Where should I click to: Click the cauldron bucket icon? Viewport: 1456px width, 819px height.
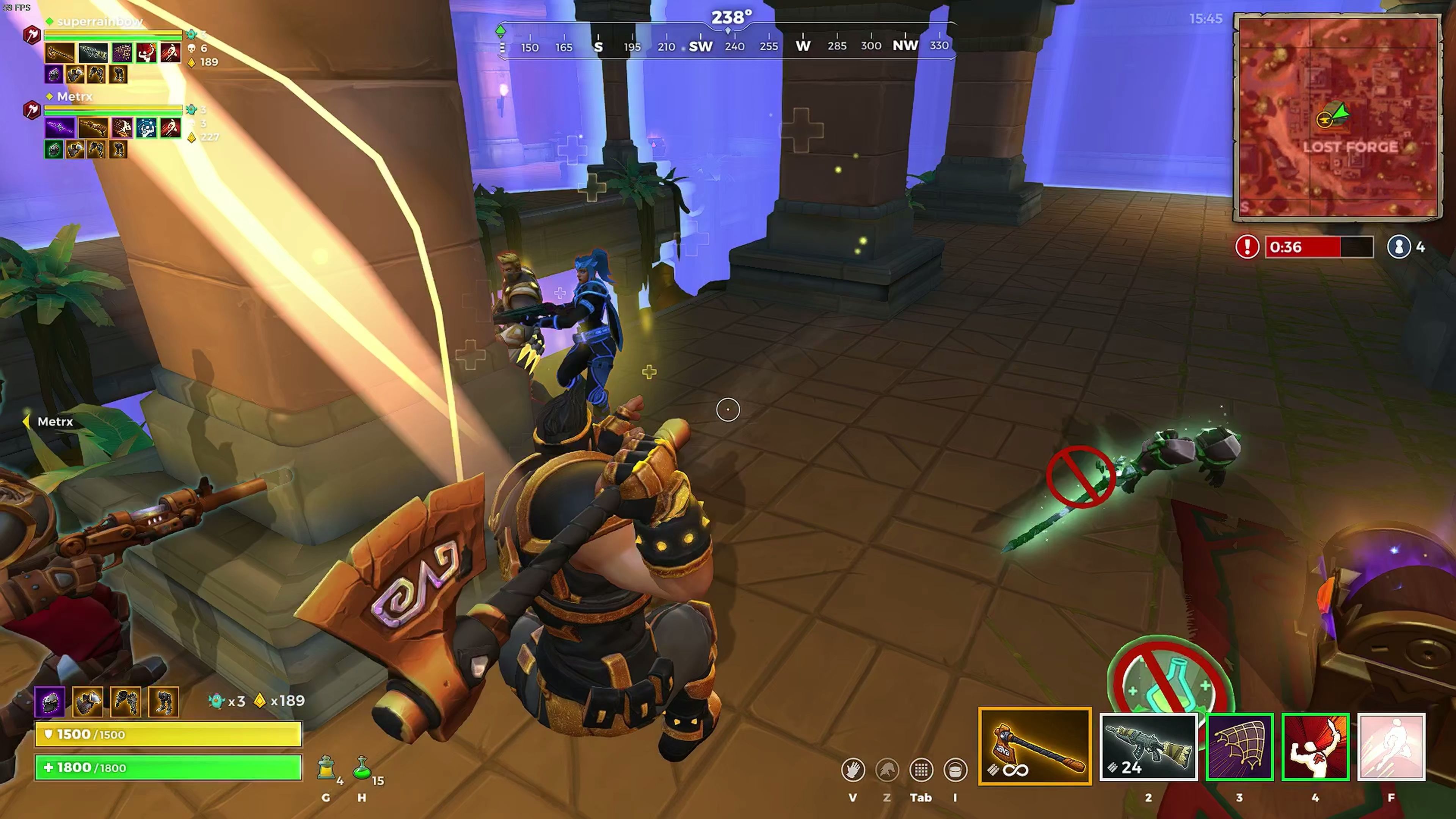click(x=955, y=770)
